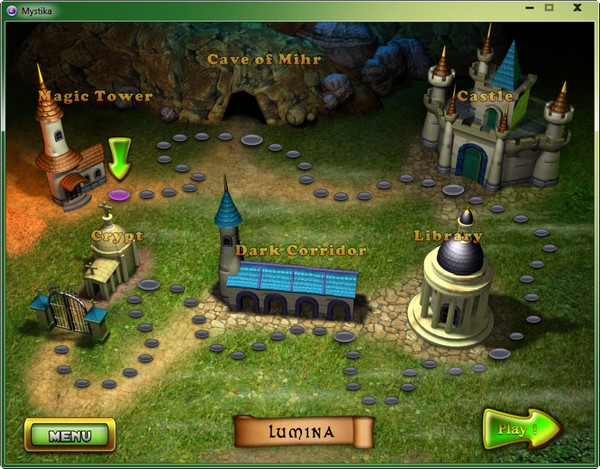
Task: Minimize the Mystika window
Action: coord(527,7)
